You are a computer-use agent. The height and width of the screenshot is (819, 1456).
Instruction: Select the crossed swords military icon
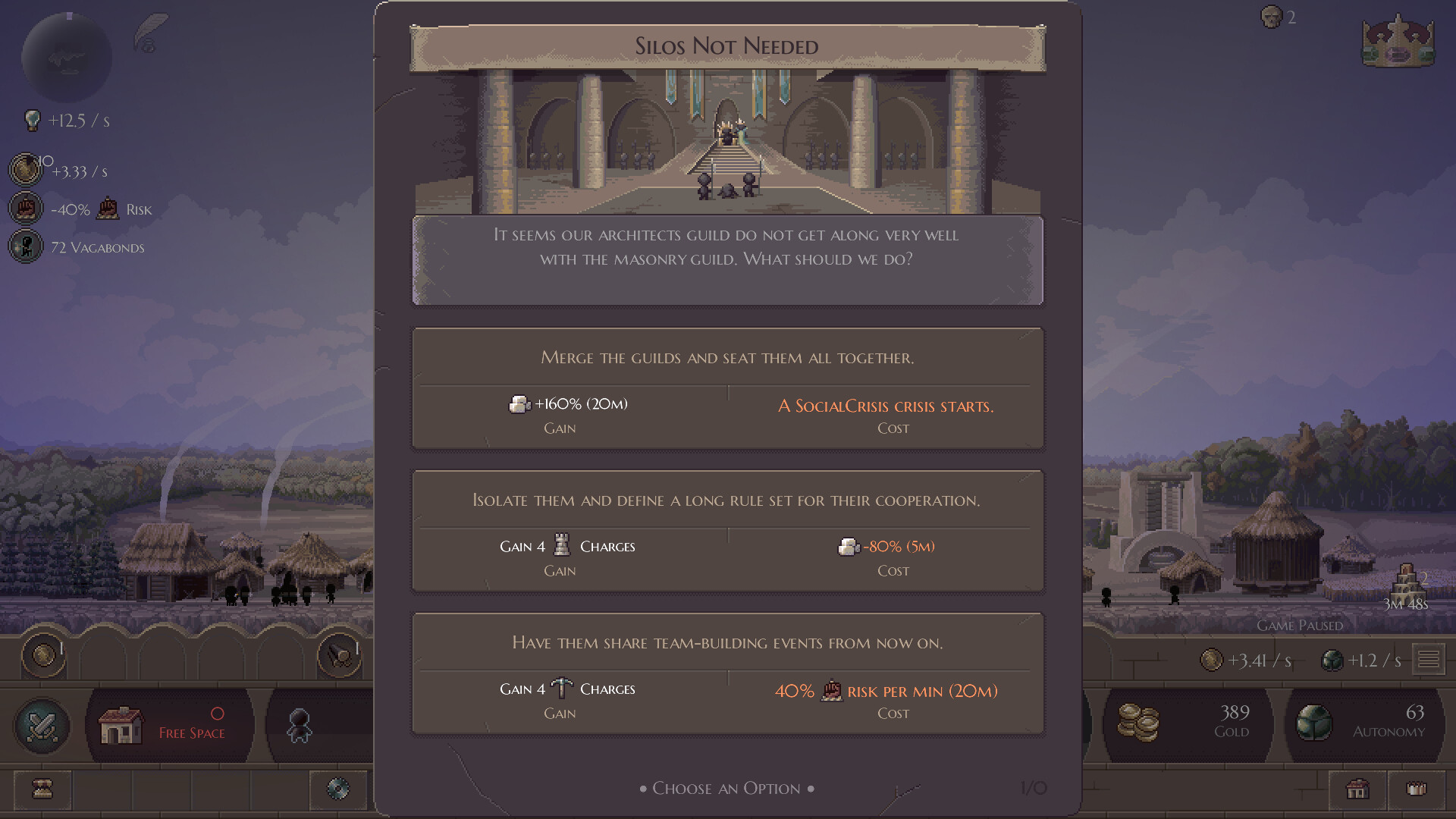pos(42,726)
